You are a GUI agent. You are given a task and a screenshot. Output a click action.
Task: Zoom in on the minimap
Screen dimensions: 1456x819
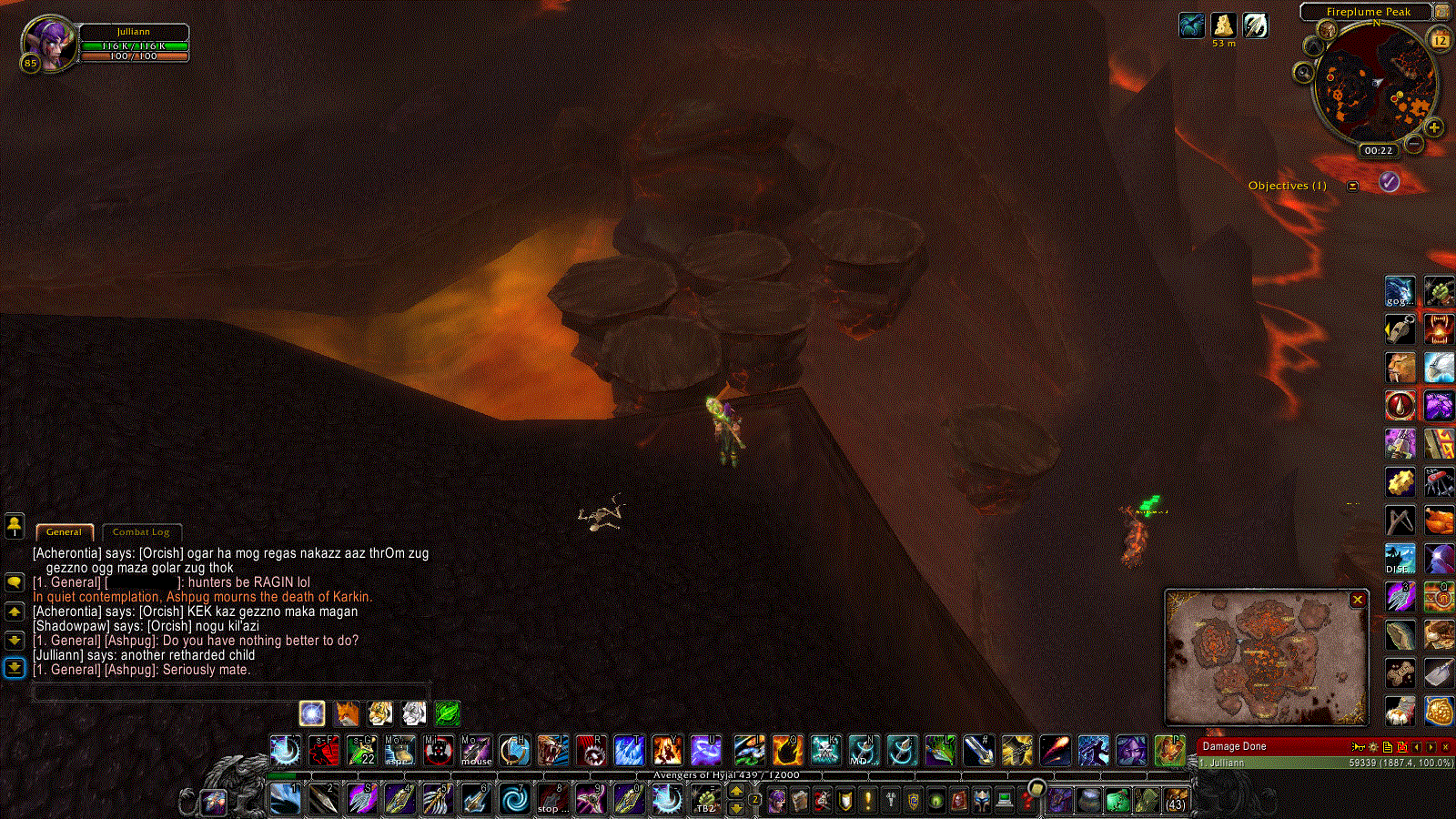(1434, 127)
